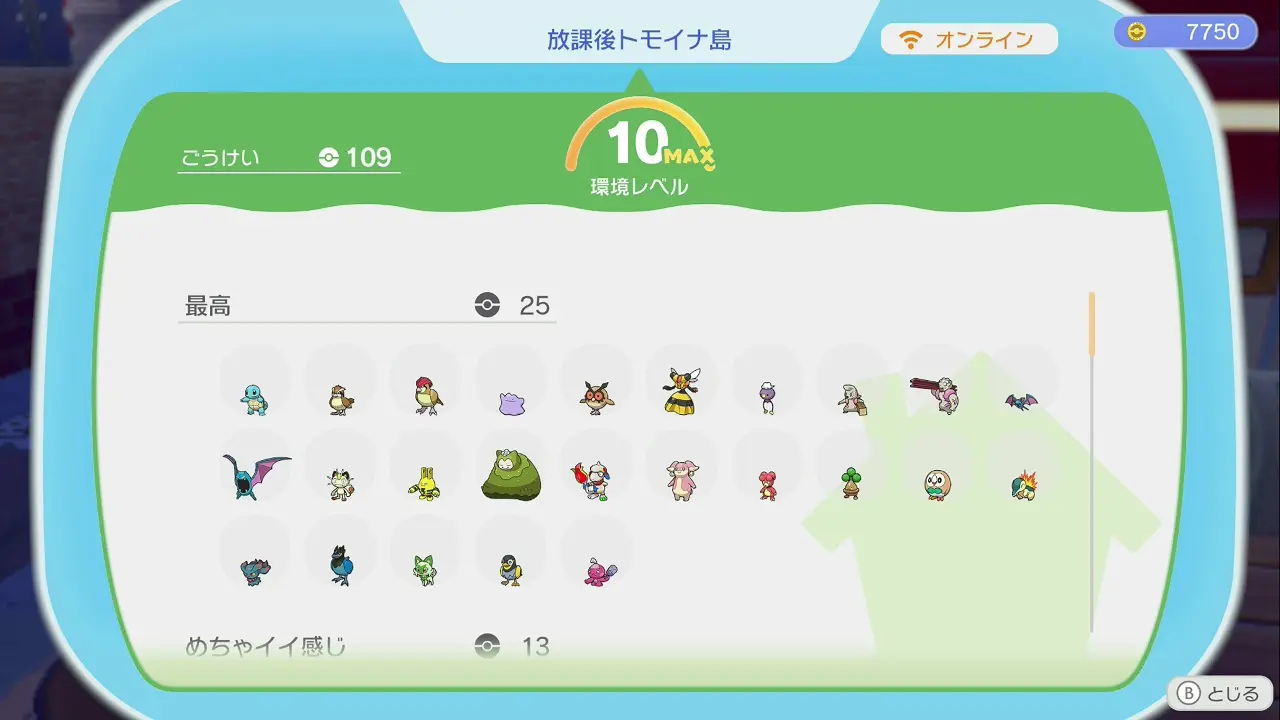The width and height of the screenshot is (1280, 720).
Task: Select the mossy green Snorlax icon
Action: tap(511, 476)
